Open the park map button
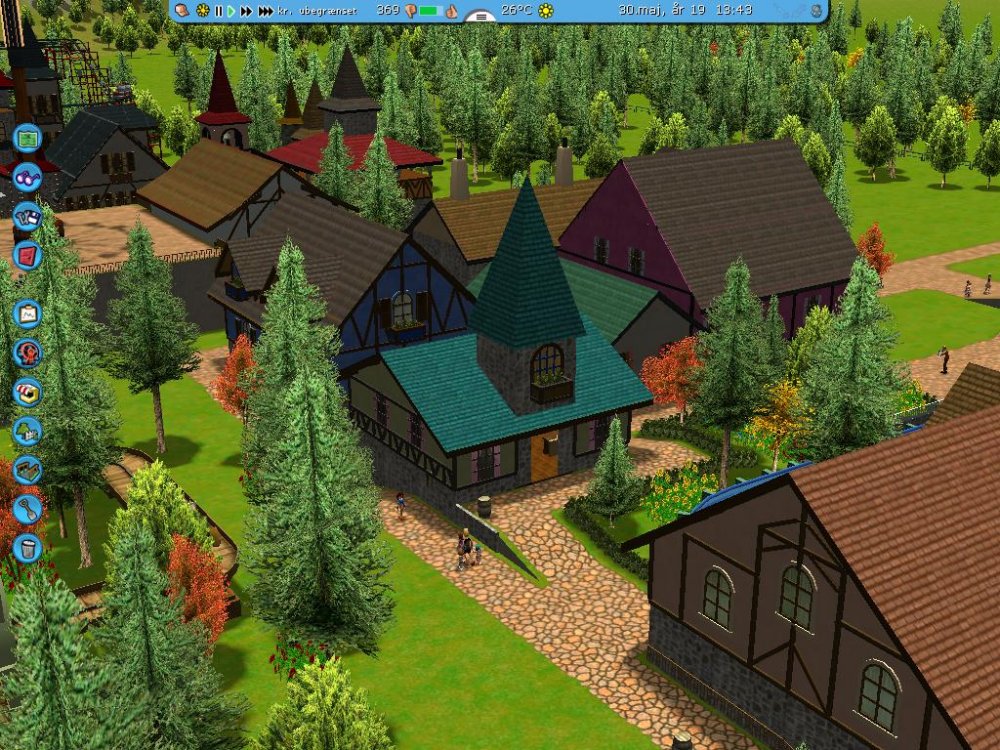The height and width of the screenshot is (750, 1000). coord(27,139)
